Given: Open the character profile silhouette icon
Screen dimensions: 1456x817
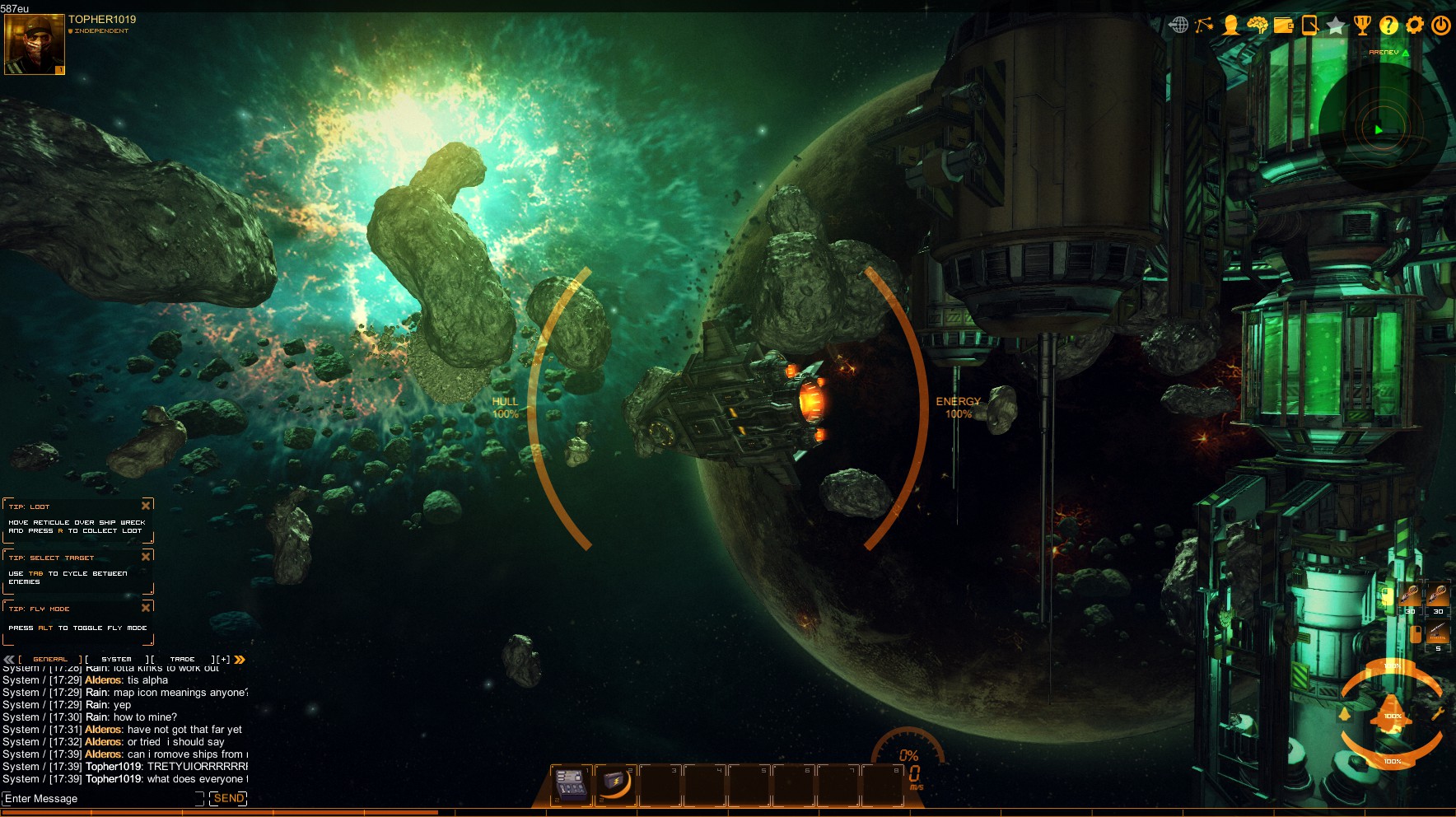Looking at the screenshot, I should pyautogui.click(x=1230, y=25).
